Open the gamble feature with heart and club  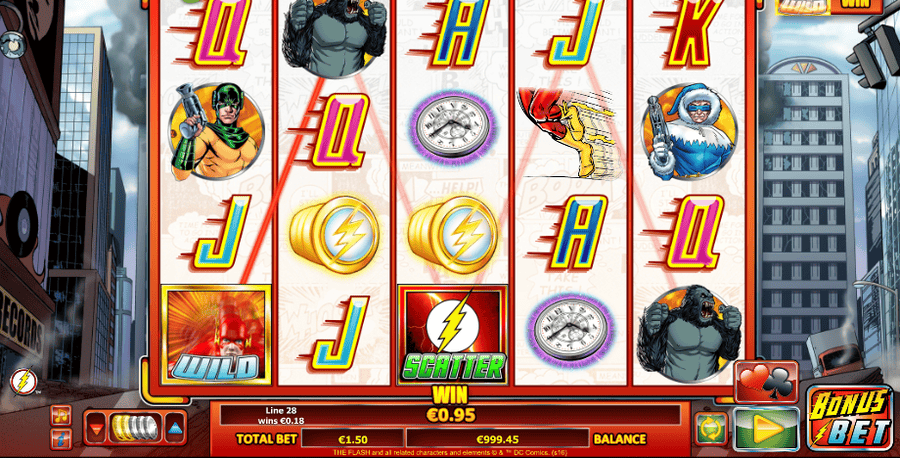tap(766, 381)
